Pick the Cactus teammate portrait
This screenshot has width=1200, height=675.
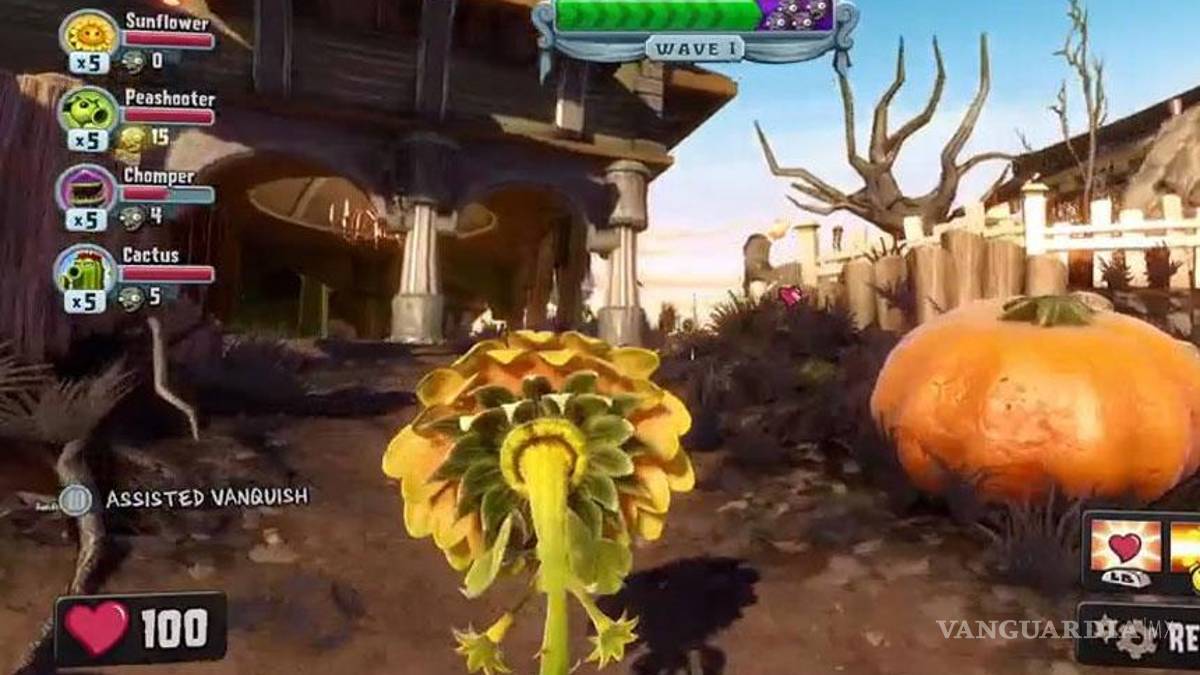88,268
